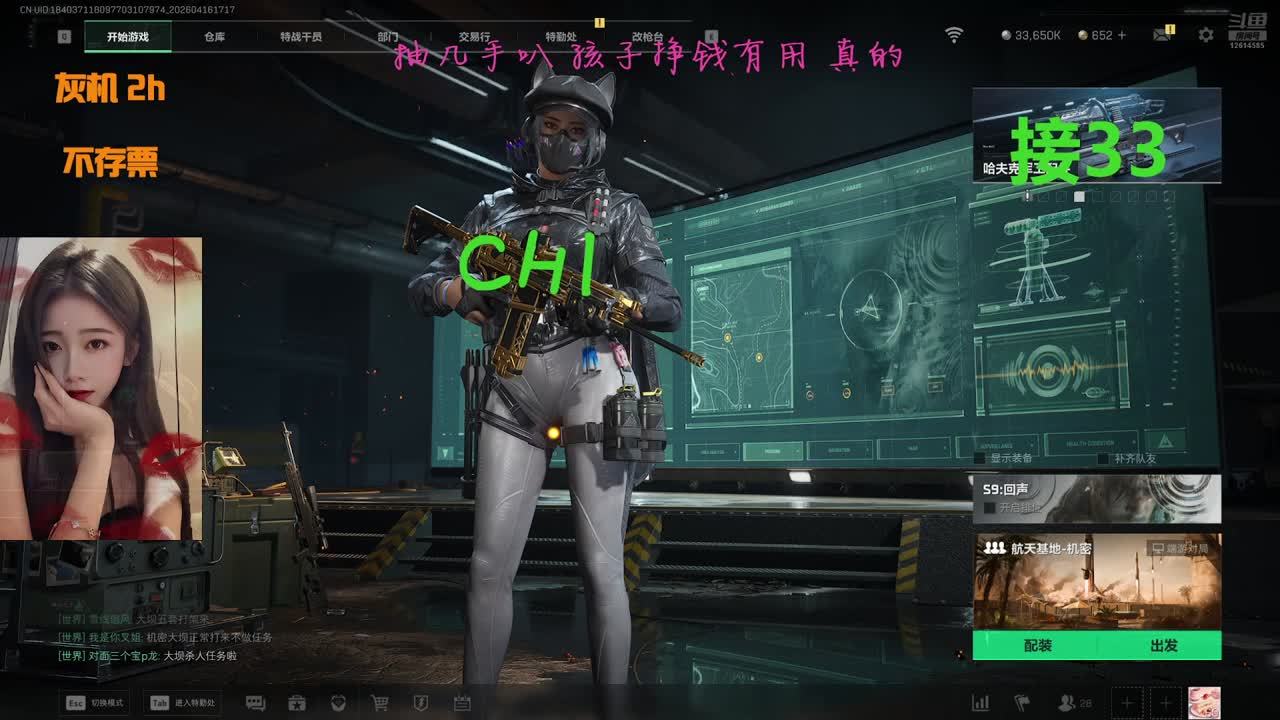
Task: Switch to the 开始游戏 tab
Action: coord(128,37)
